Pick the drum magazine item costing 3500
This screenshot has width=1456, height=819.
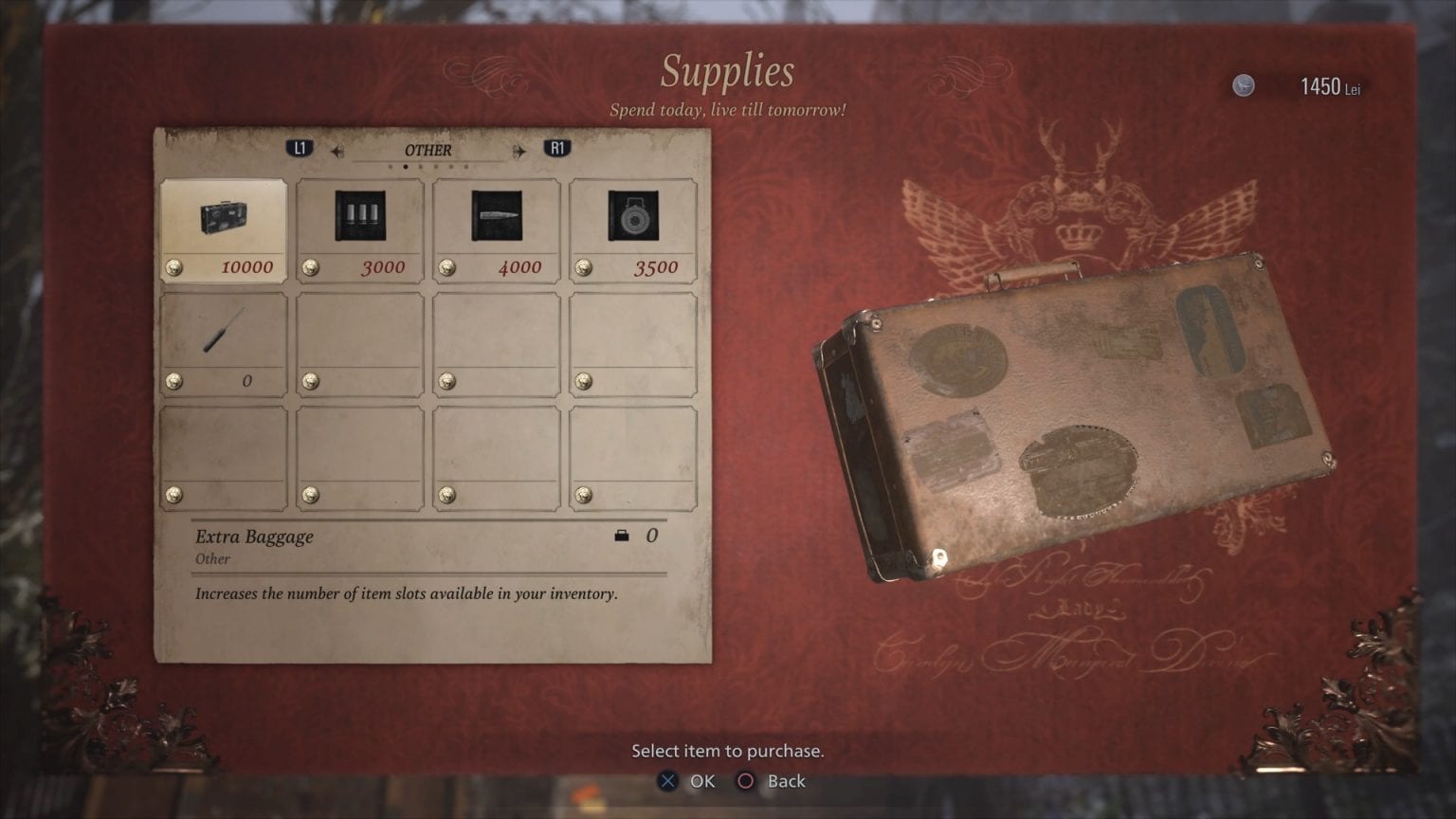[633, 230]
